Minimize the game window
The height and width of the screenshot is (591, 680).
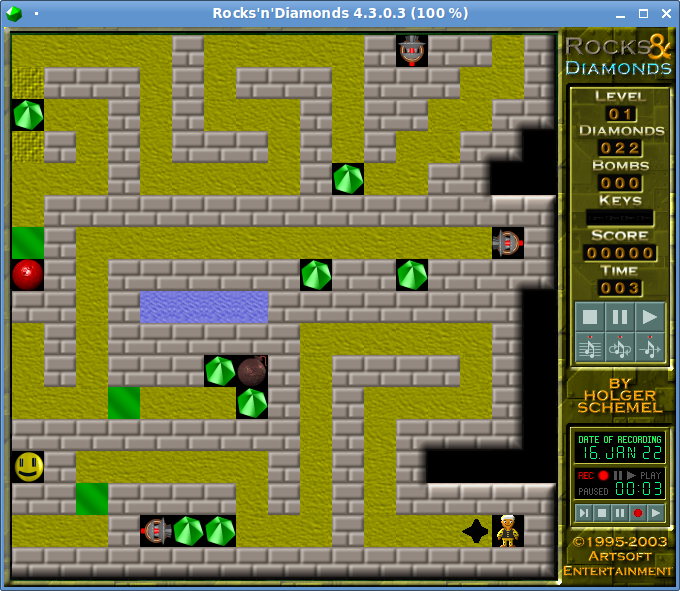(619, 13)
